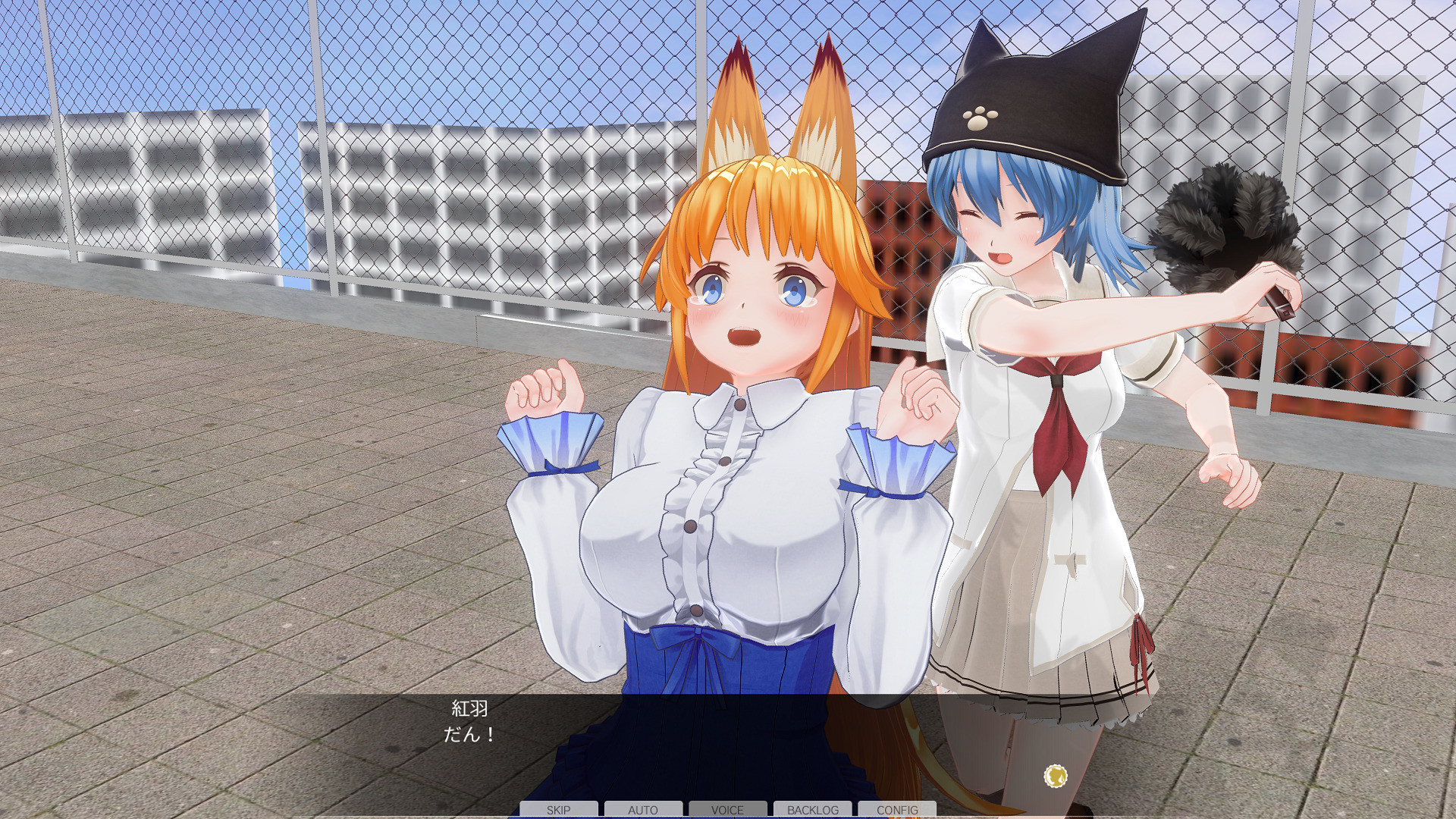
Task: Click the SKIP button
Action: pyautogui.click(x=559, y=809)
